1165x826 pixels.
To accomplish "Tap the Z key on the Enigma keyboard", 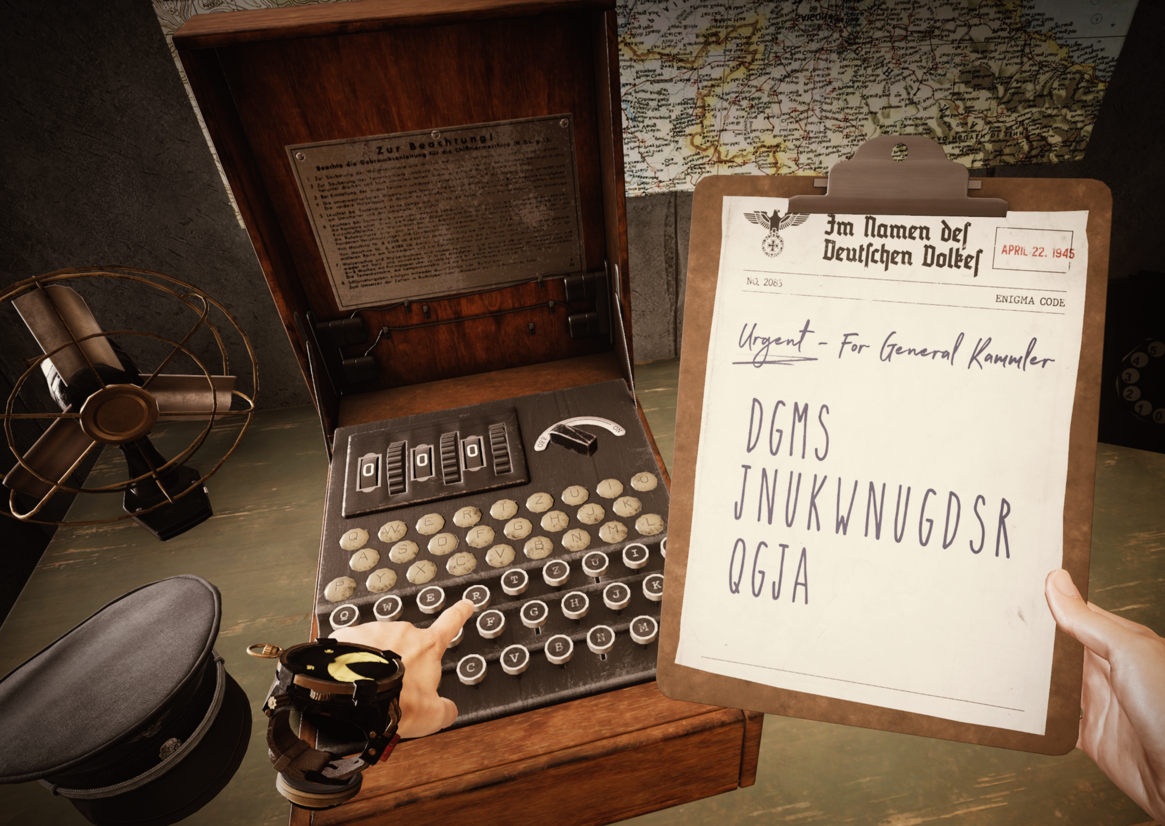I will 556,572.
